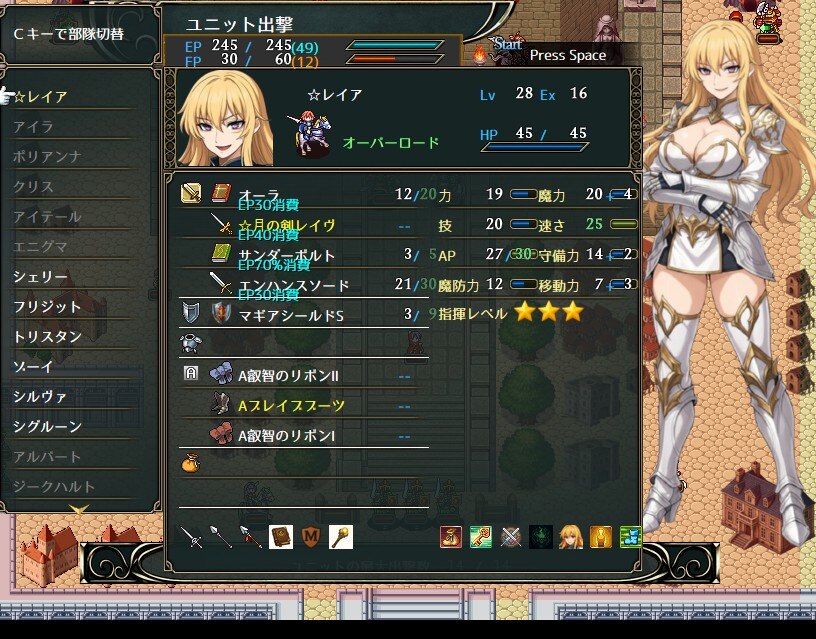Select the unit シェリー

tap(41, 277)
